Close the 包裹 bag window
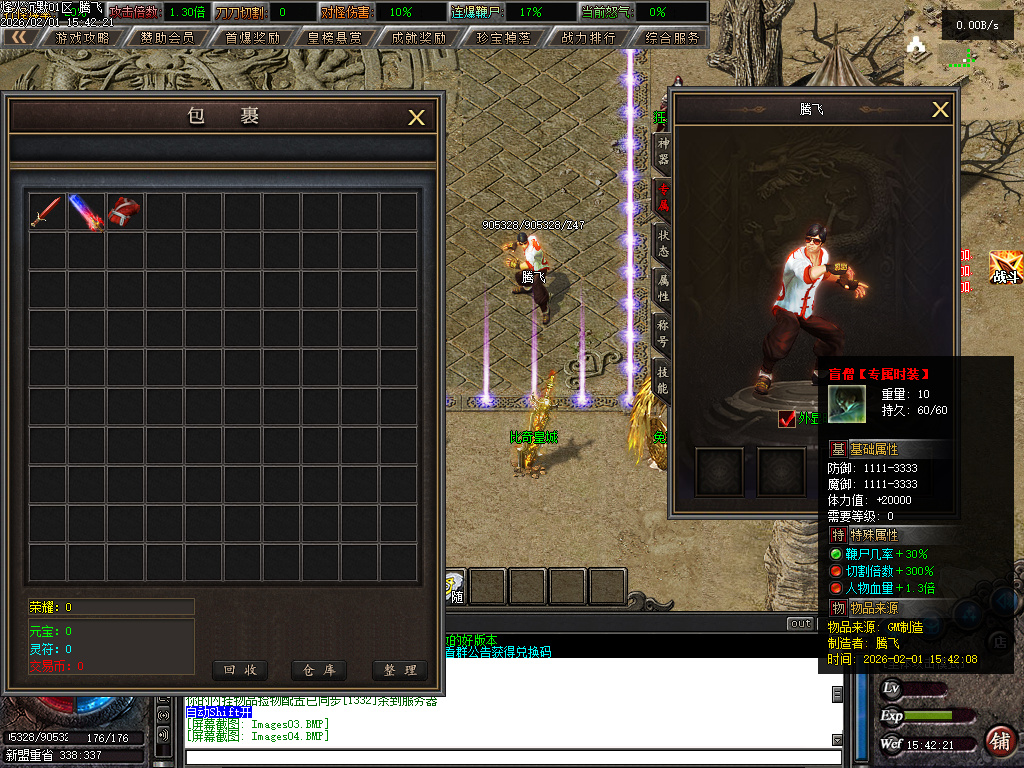This screenshot has height=768, width=1024. pos(417,117)
